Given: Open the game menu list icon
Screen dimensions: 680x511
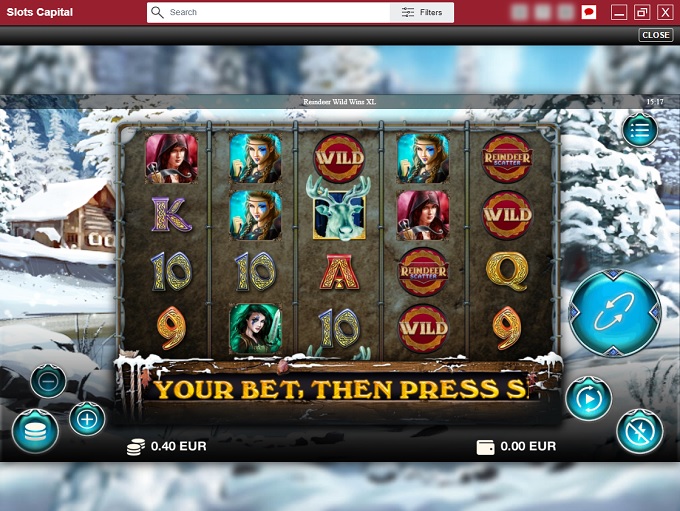Looking at the screenshot, I should [x=640, y=130].
